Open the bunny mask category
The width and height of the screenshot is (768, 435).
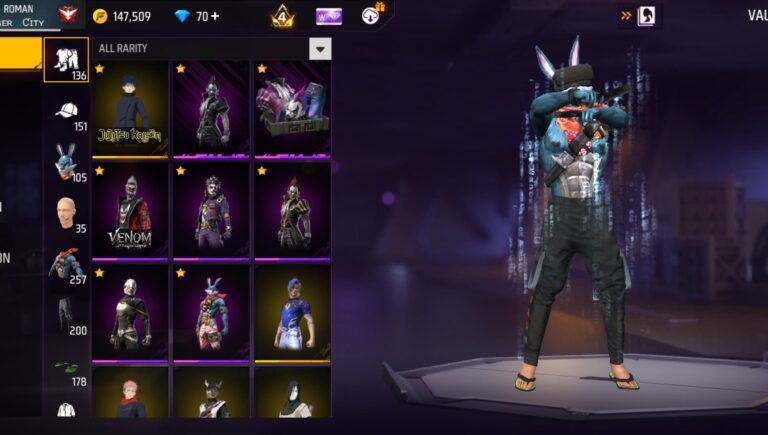pos(66,162)
